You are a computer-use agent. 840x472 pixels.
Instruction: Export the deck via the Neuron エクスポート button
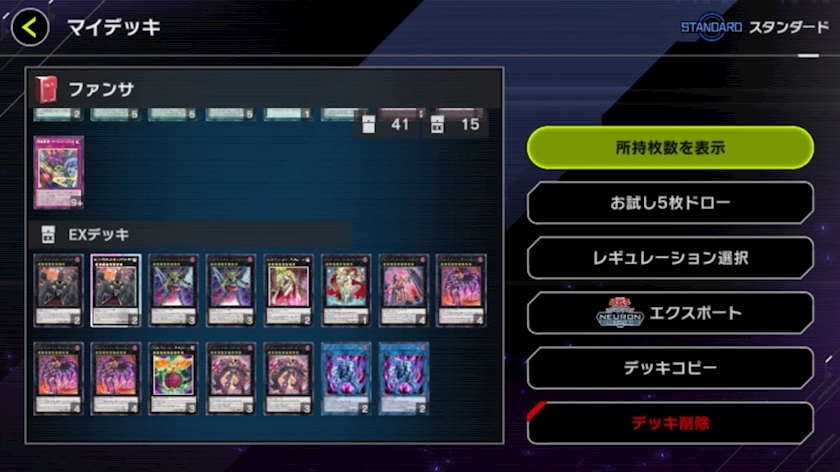pos(670,313)
